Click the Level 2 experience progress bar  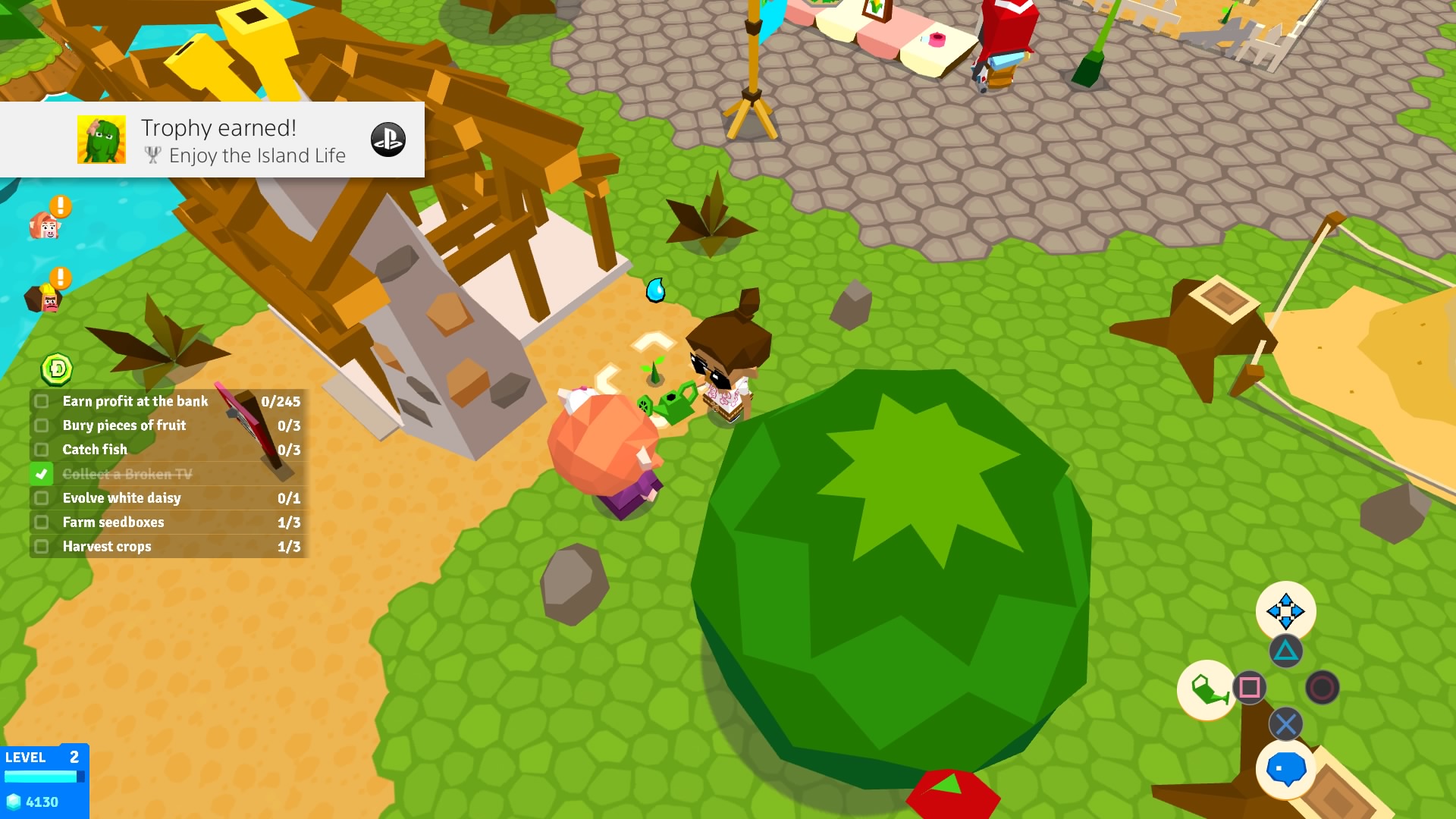[45, 776]
